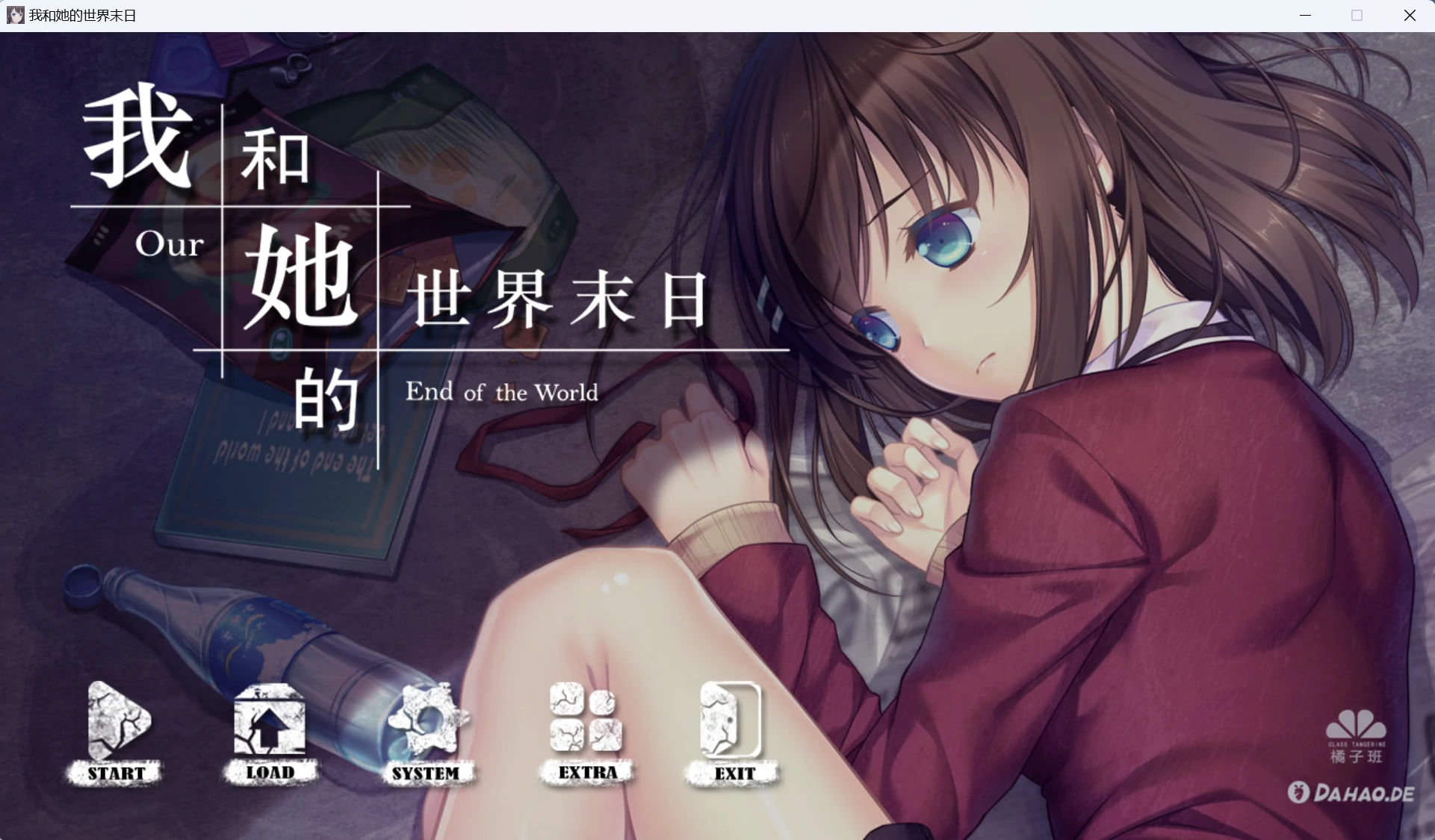
Task: Start a new game with START
Action: coord(114,773)
